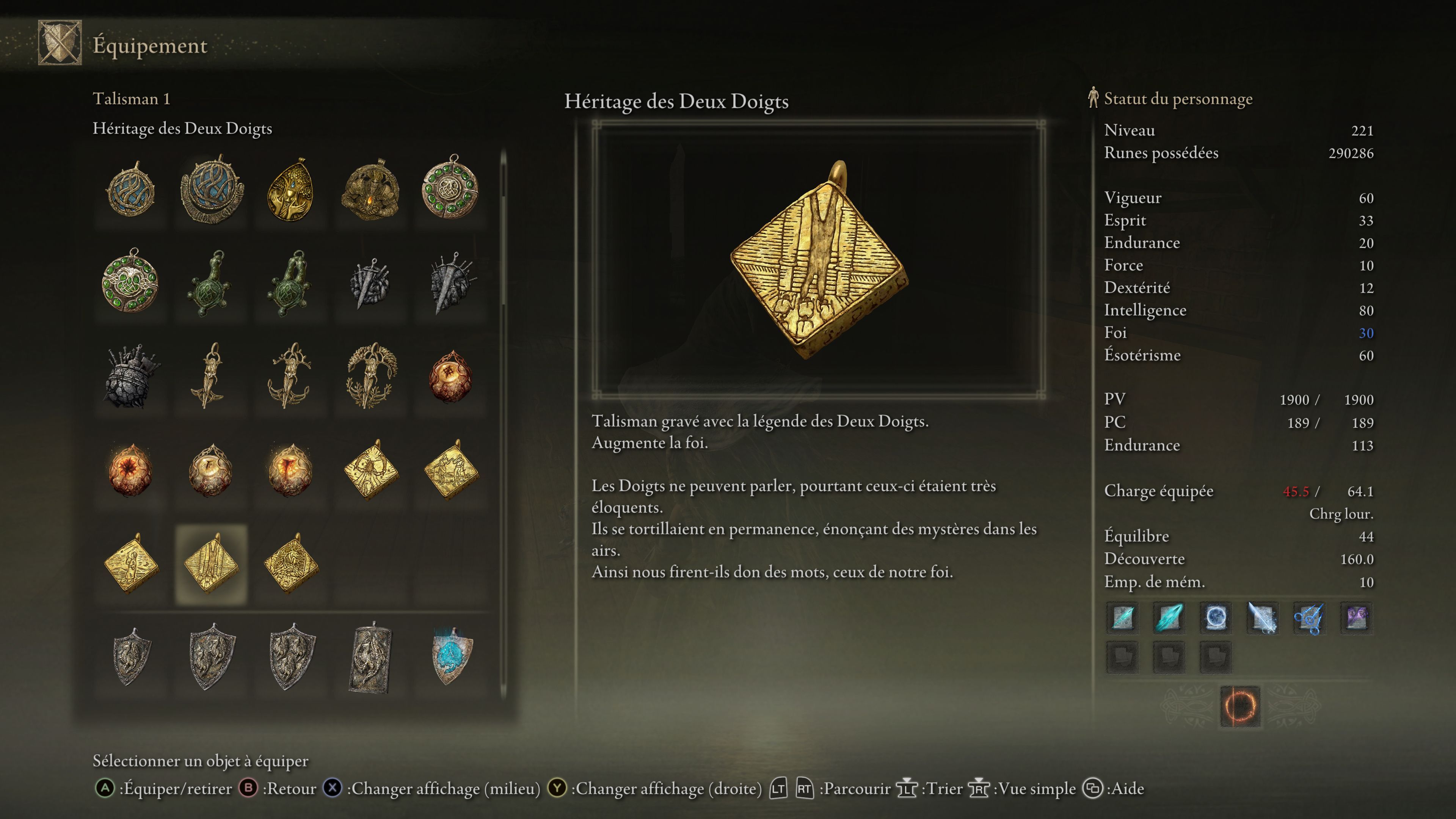Pick the glowing blue Spelldrake shield talisman
This screenshot has height=819, width=1456.
[451, 657]
